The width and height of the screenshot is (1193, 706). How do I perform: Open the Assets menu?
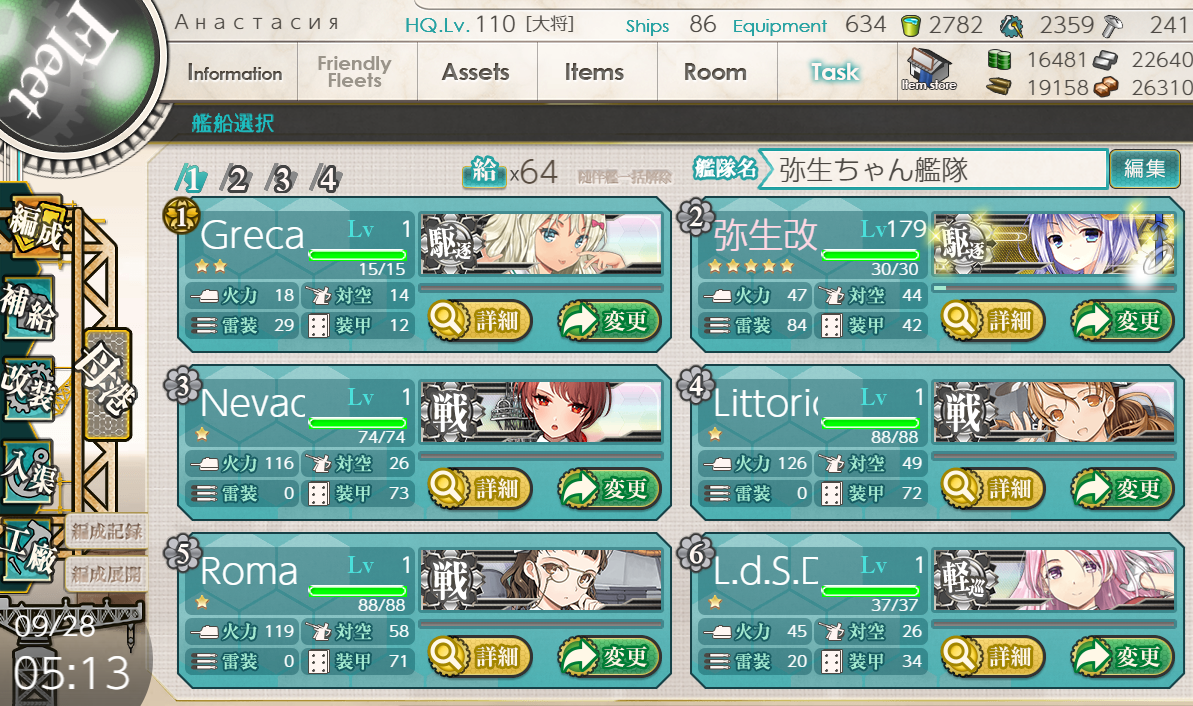(x=476, y=73)
